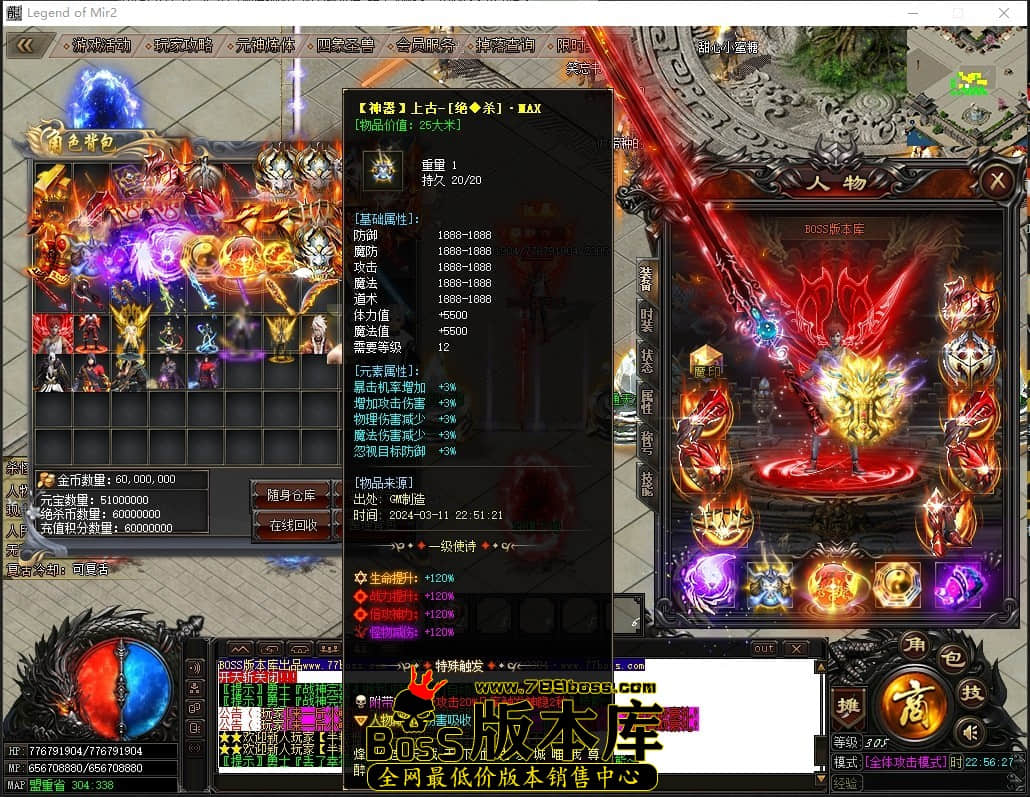Screen dimensions: 1030x797
Task: Open the 掉落查询 drop lookup
Action: [x=506, y=45]
